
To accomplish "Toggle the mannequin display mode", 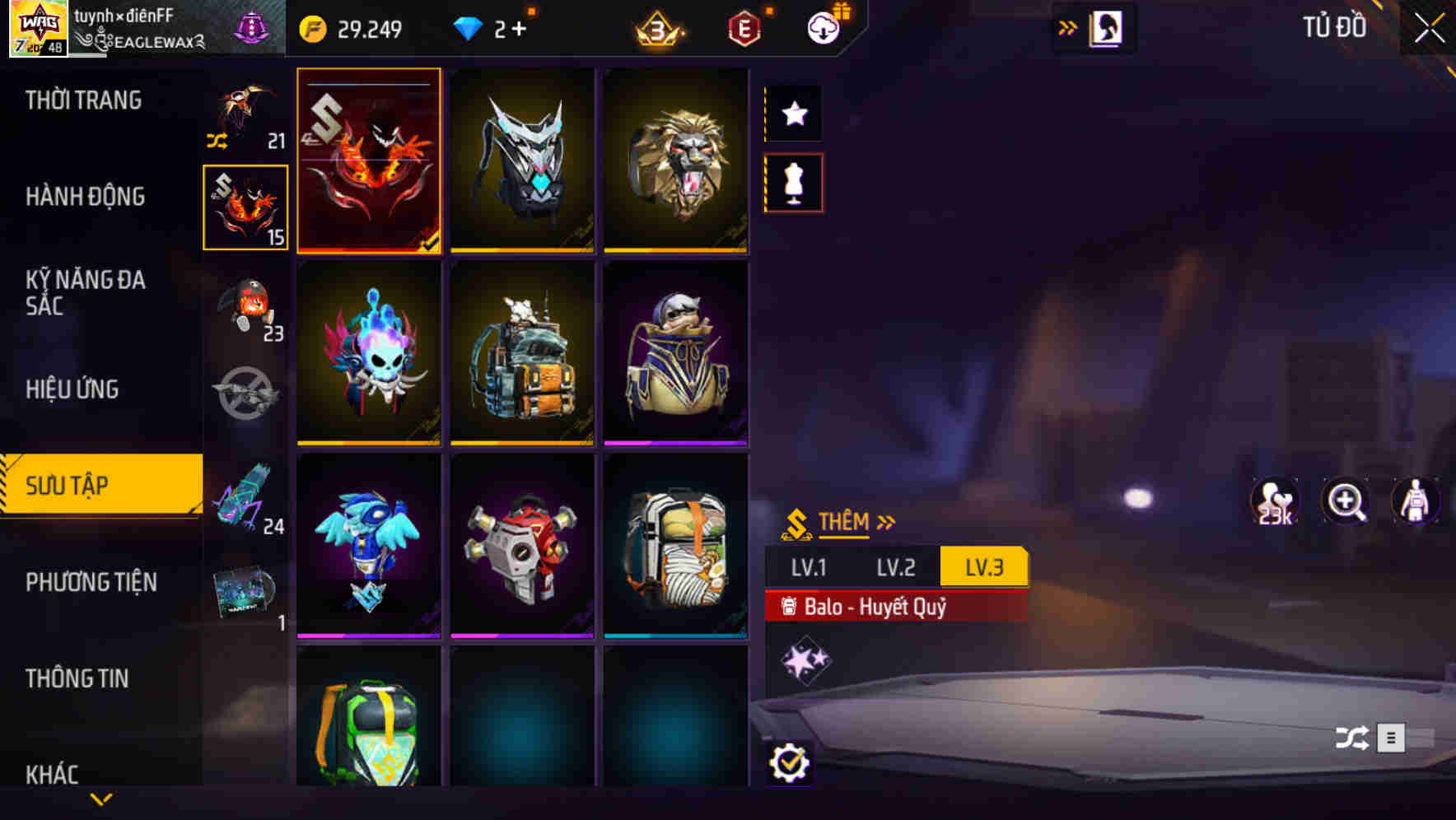I will [792, 183].
